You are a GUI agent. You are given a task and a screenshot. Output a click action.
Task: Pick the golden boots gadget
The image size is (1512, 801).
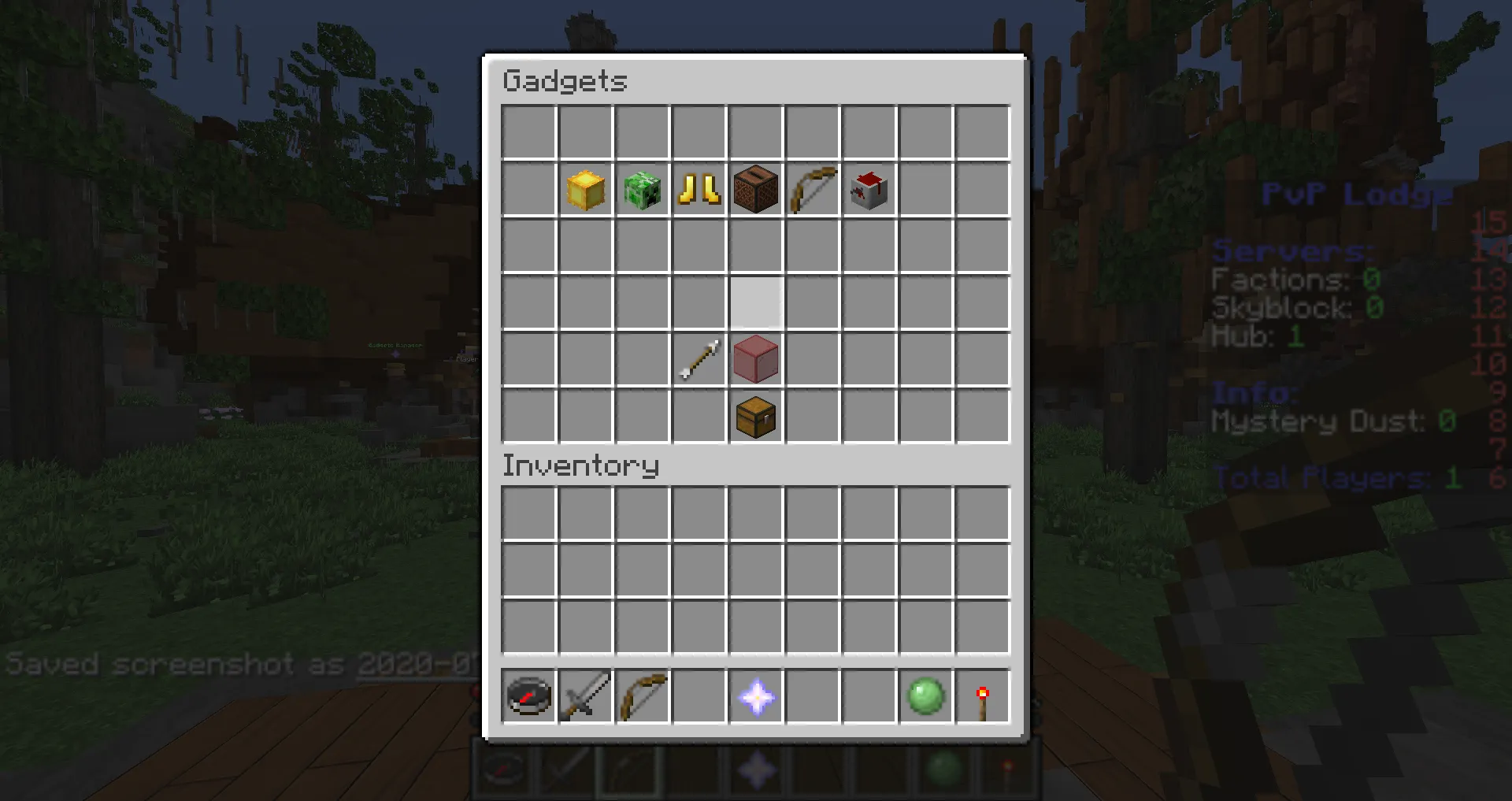pyautogui.click(x=699, y=190)
